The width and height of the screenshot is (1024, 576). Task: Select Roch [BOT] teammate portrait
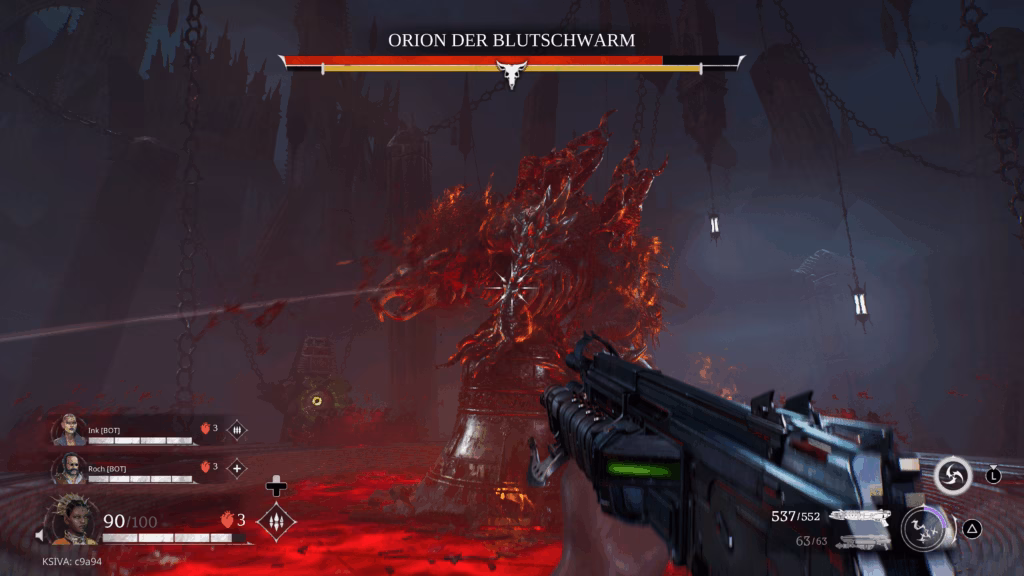pyautogui.click(x=69, y=468)
